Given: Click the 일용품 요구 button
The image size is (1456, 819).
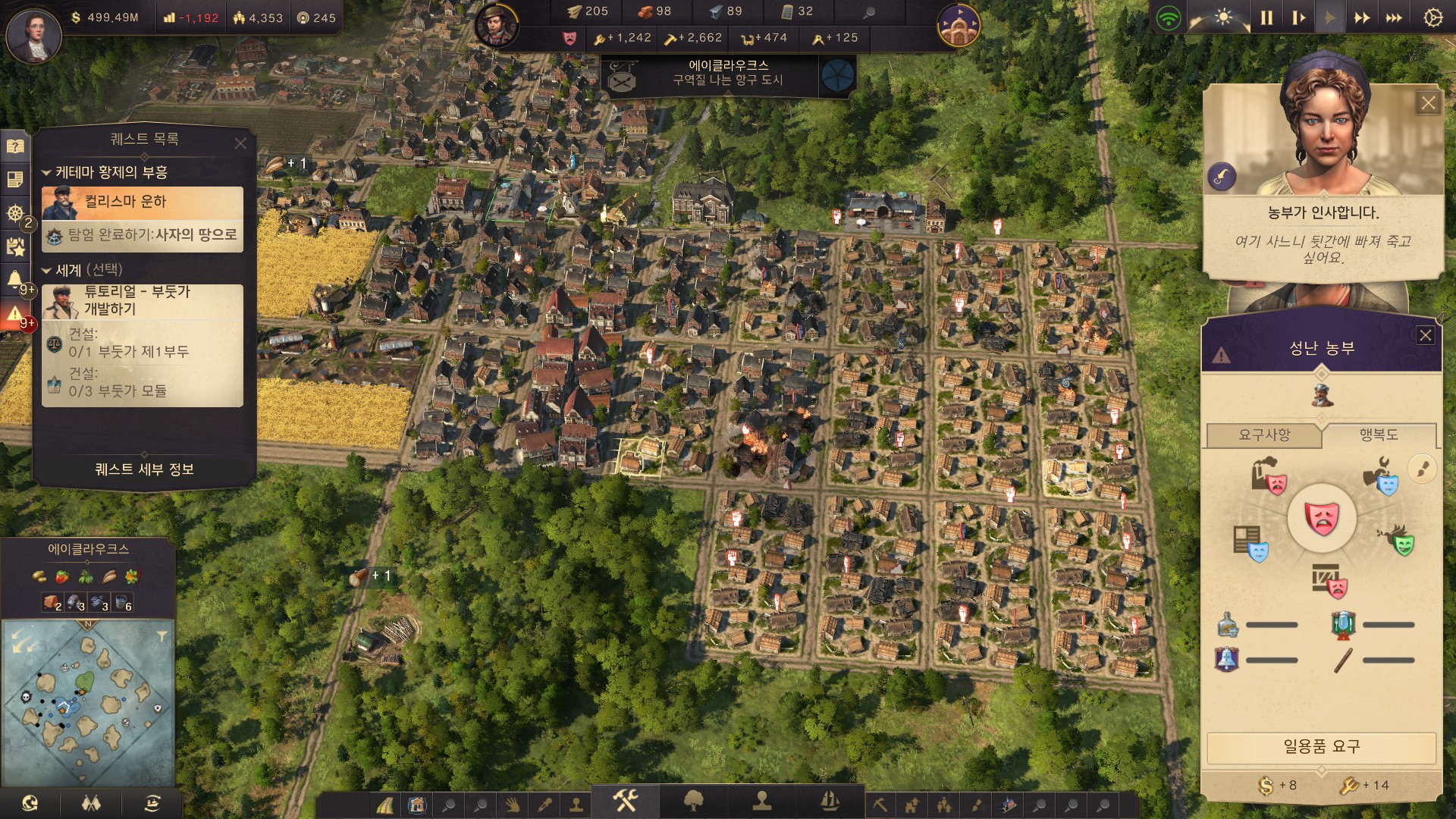Looking at the screenshot, I should pos(1321,747).
